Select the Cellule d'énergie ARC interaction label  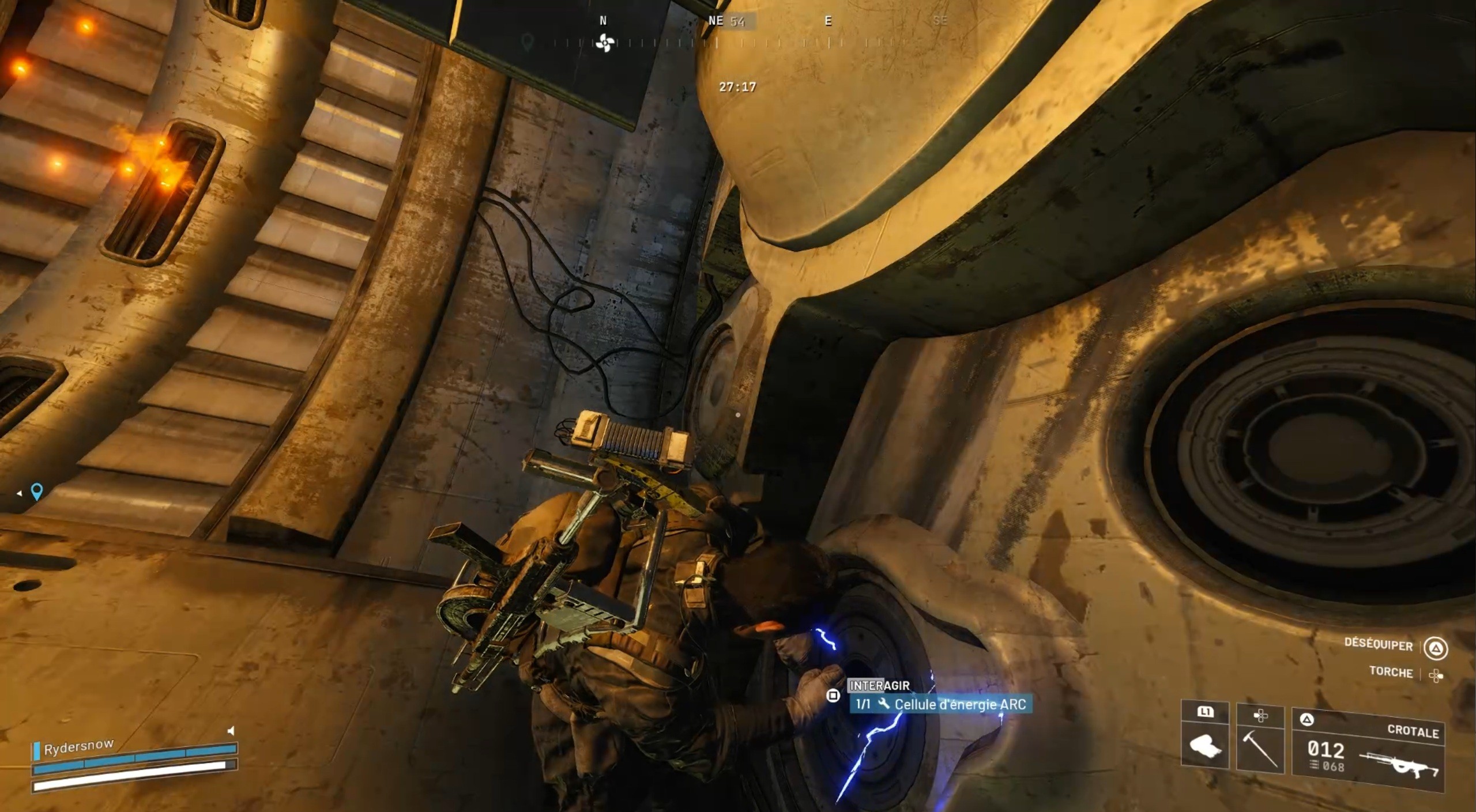pyautogui.click(x=941, y=704)
